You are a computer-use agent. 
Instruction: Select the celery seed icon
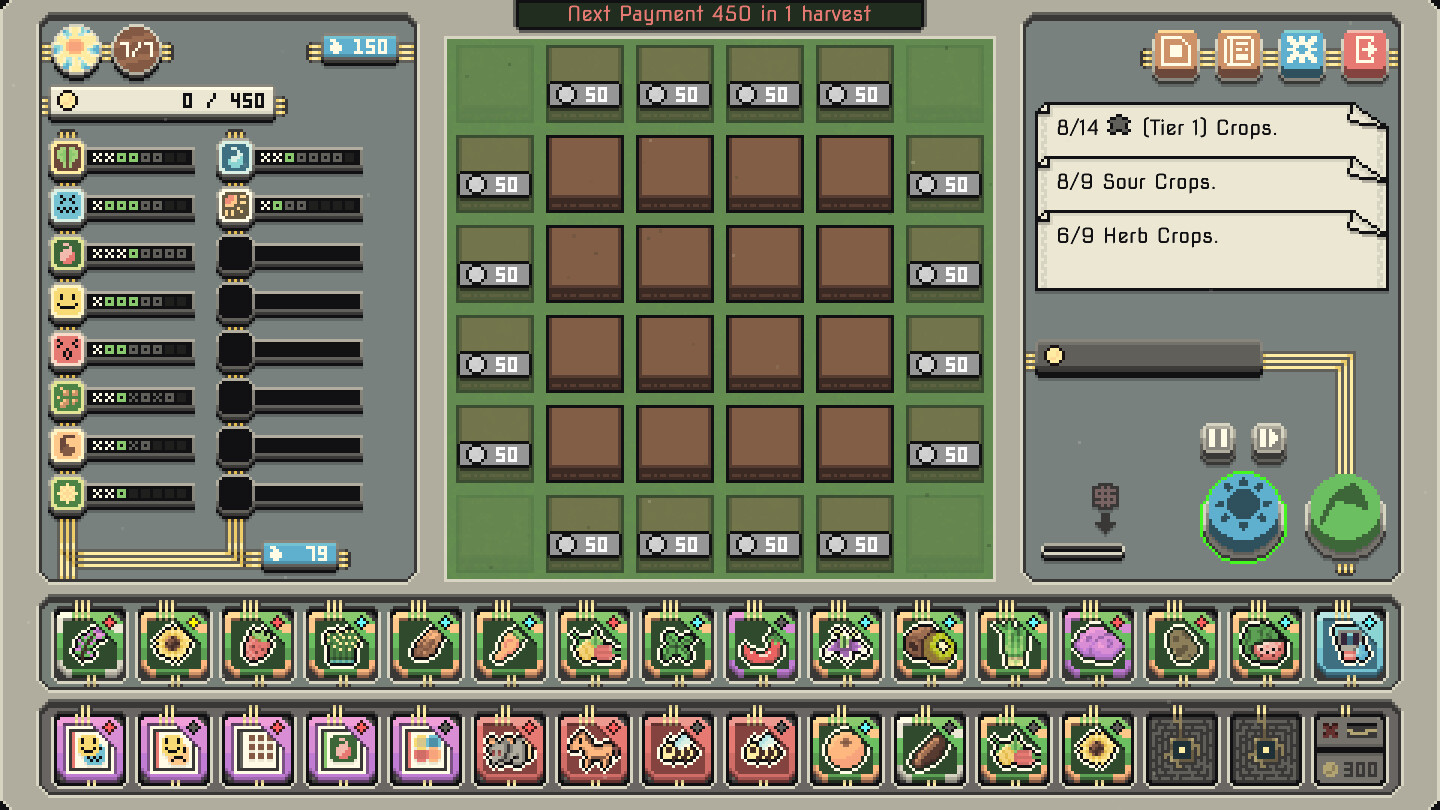tap(1012, 645)
